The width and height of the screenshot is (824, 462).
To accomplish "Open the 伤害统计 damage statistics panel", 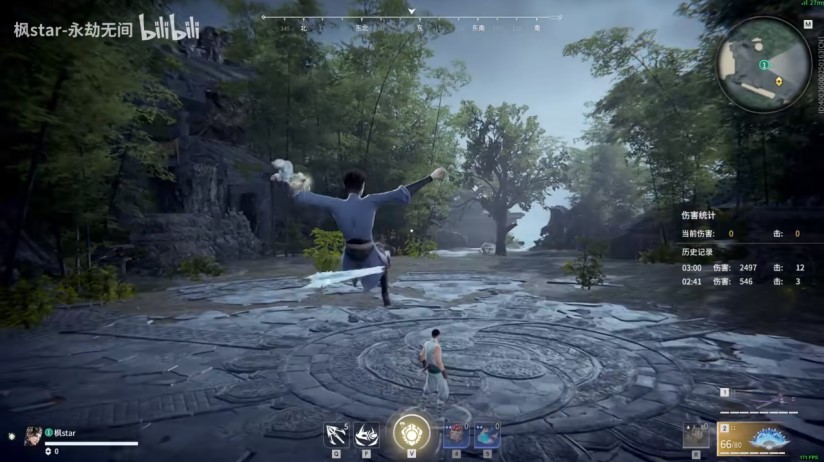I will click(698, 215).
